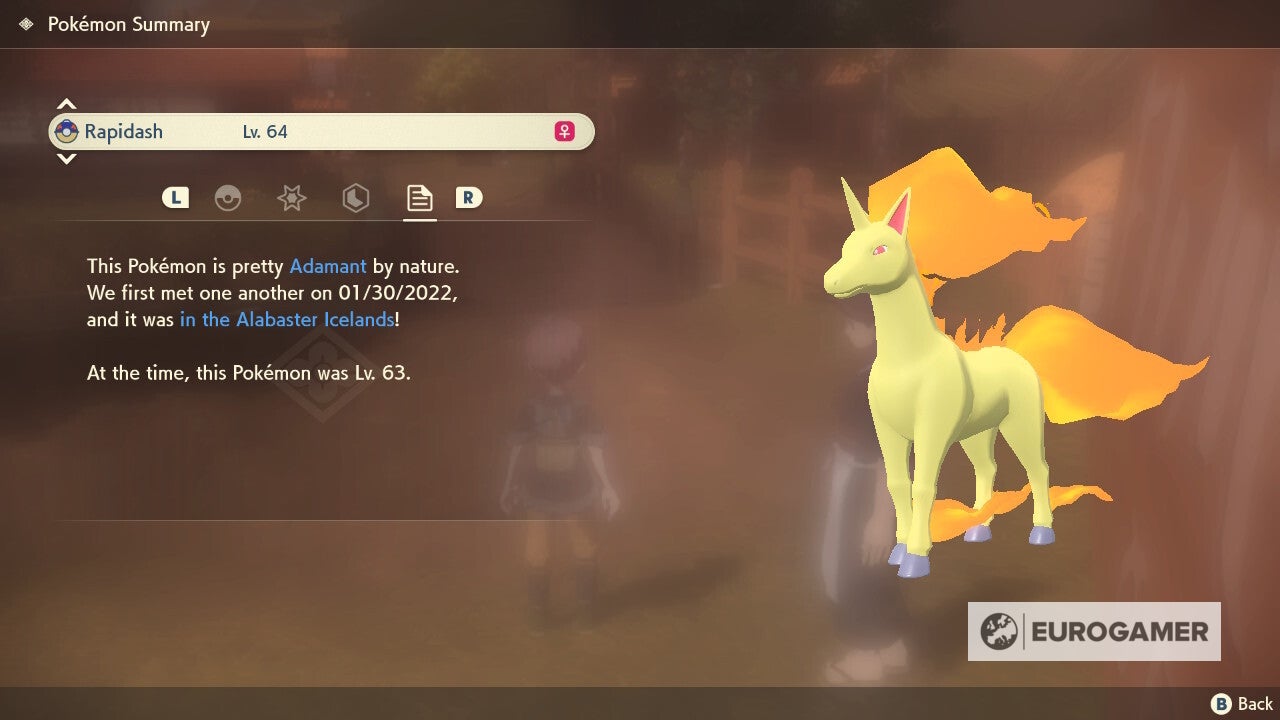Click the Pokémon Summary header title
This screenshot has width=1280, height=720.
[129, 24]
